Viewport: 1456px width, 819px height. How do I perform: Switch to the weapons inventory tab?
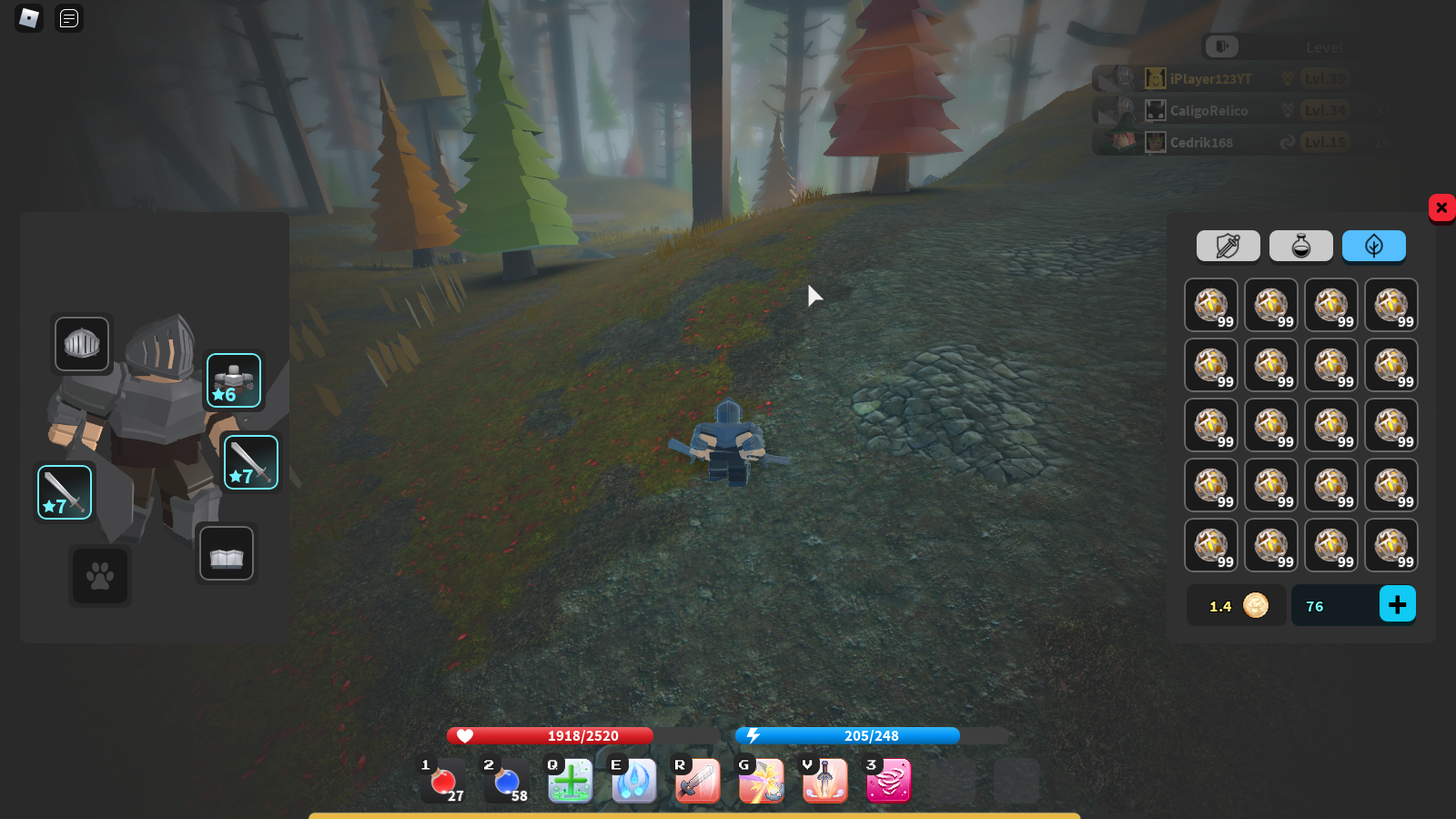[1228, 246]
